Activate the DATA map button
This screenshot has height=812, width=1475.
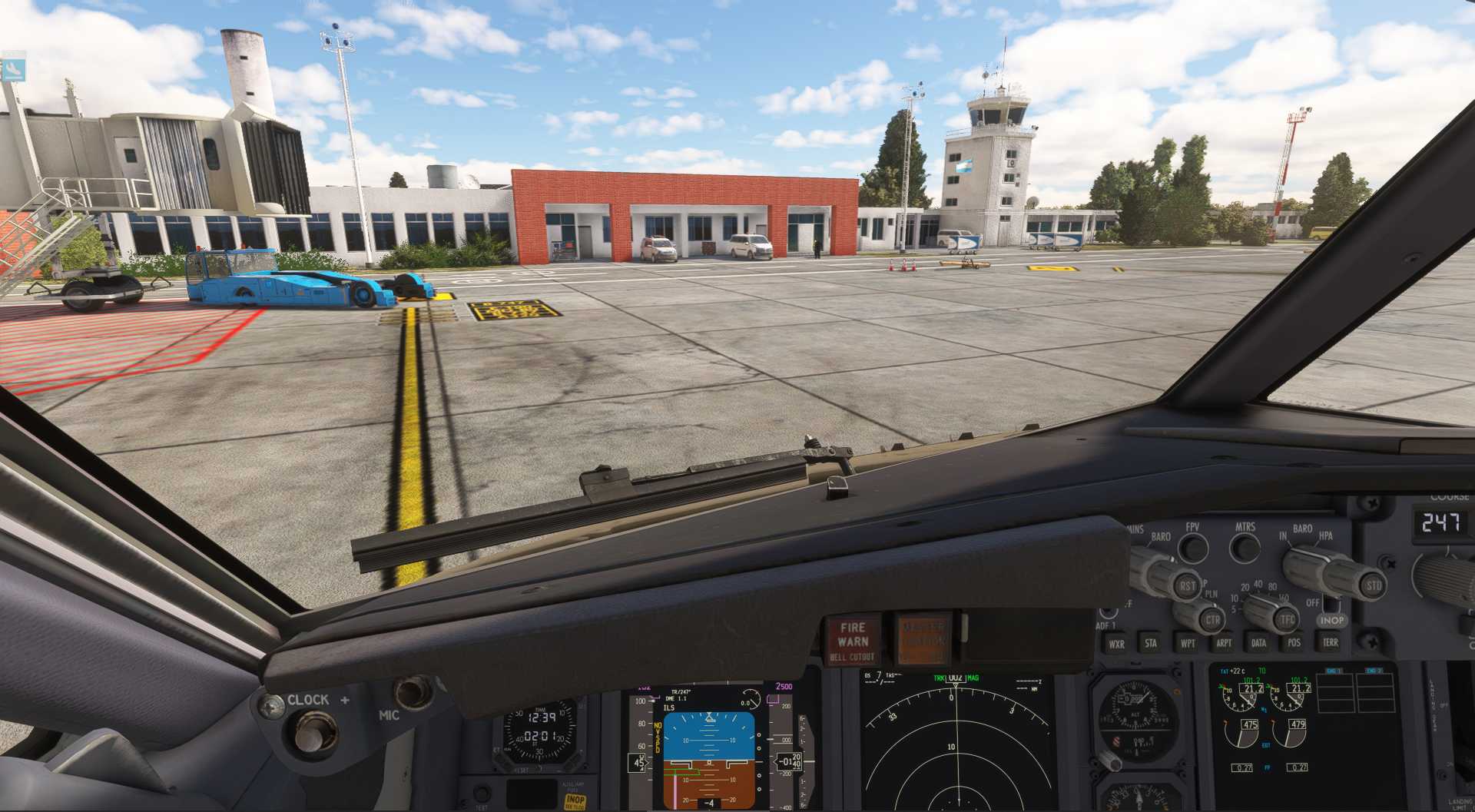click(1258, 643)
